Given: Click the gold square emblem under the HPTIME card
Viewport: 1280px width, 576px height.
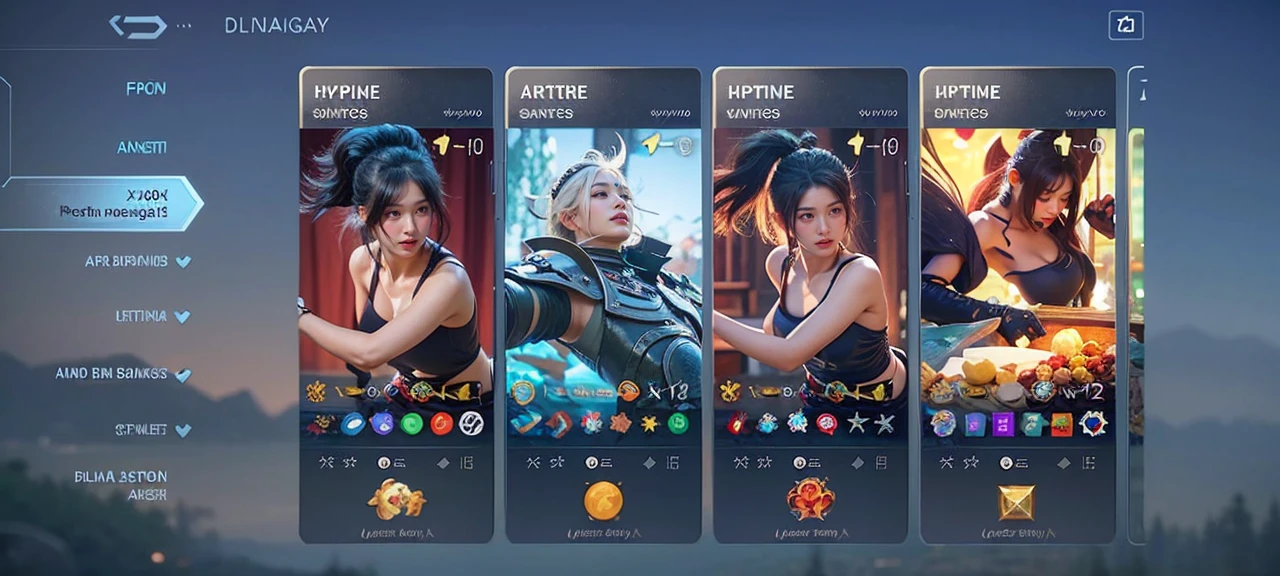Looking at the screenshot, I should click(1018, 501).
